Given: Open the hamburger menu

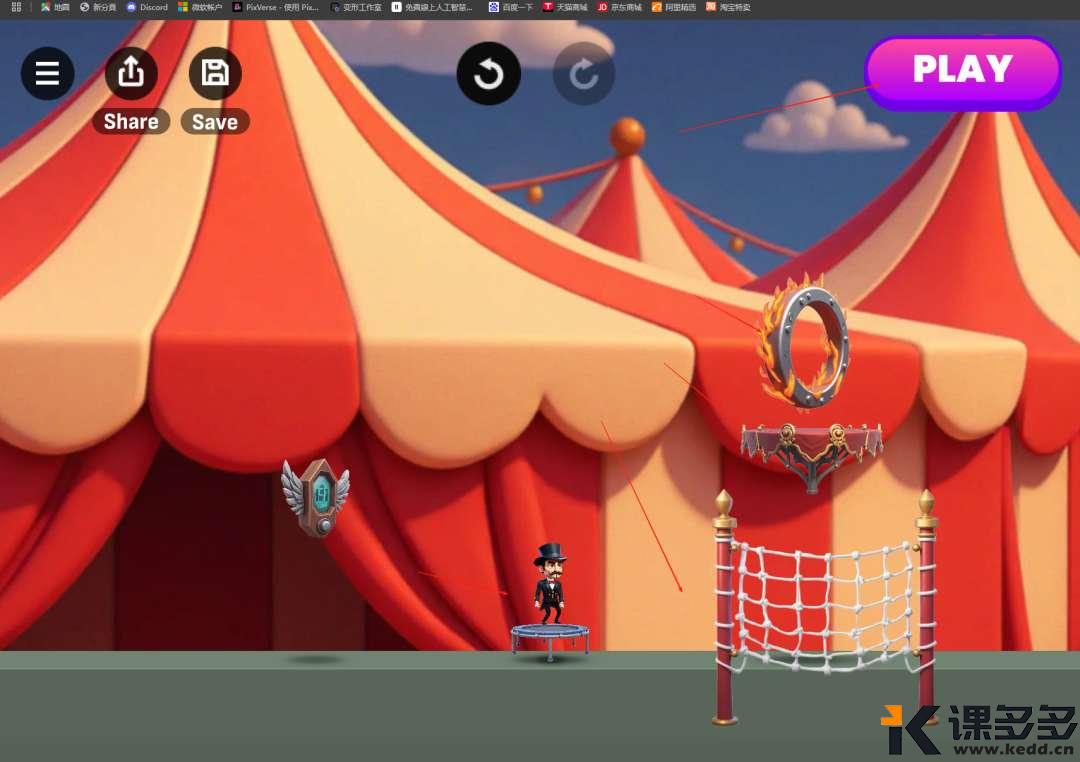Looking at the screenshot, I should pyautogui.click(x=48, y=73).
